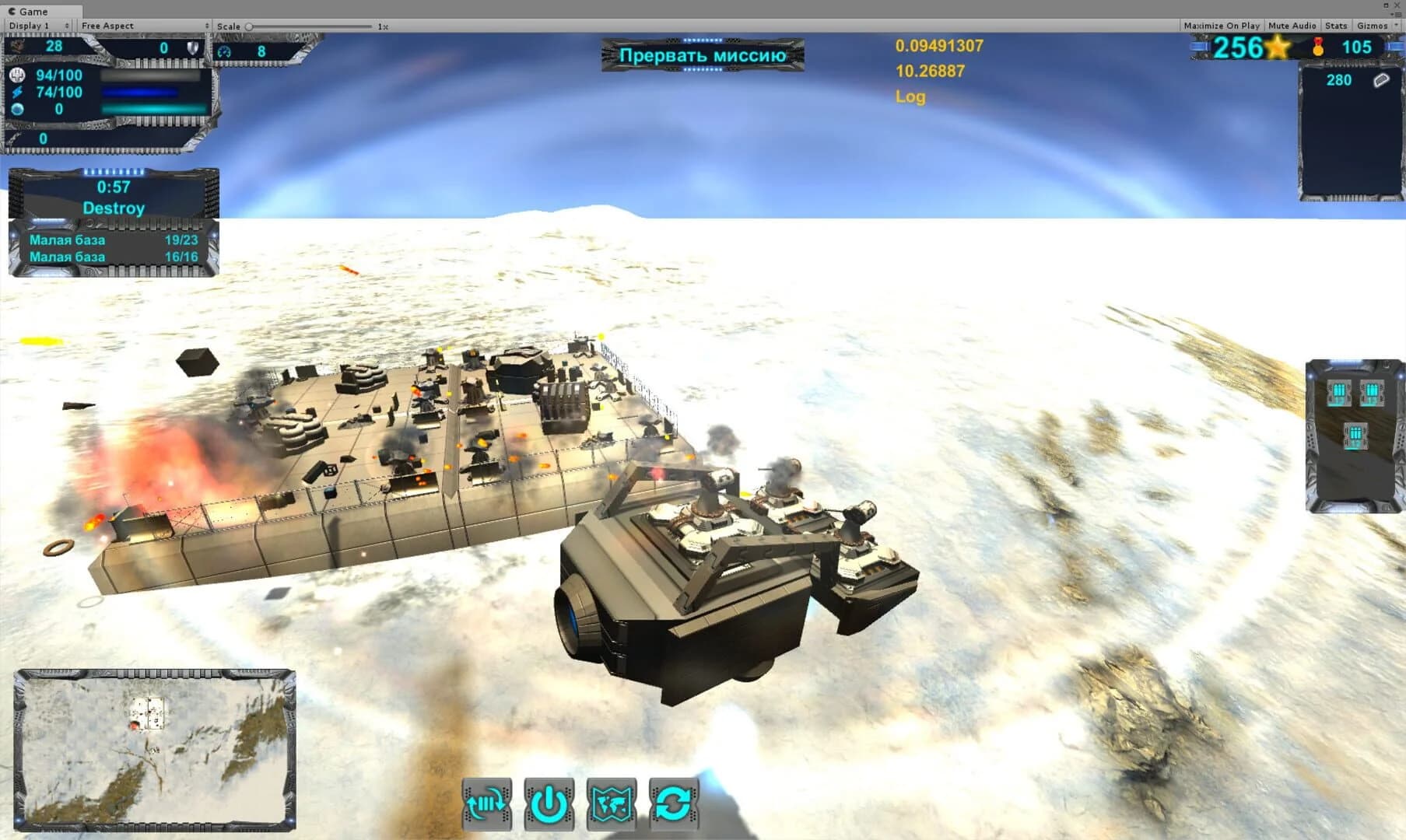
Task: Click the fist icon next to 94/100
Action: point(17,75)
